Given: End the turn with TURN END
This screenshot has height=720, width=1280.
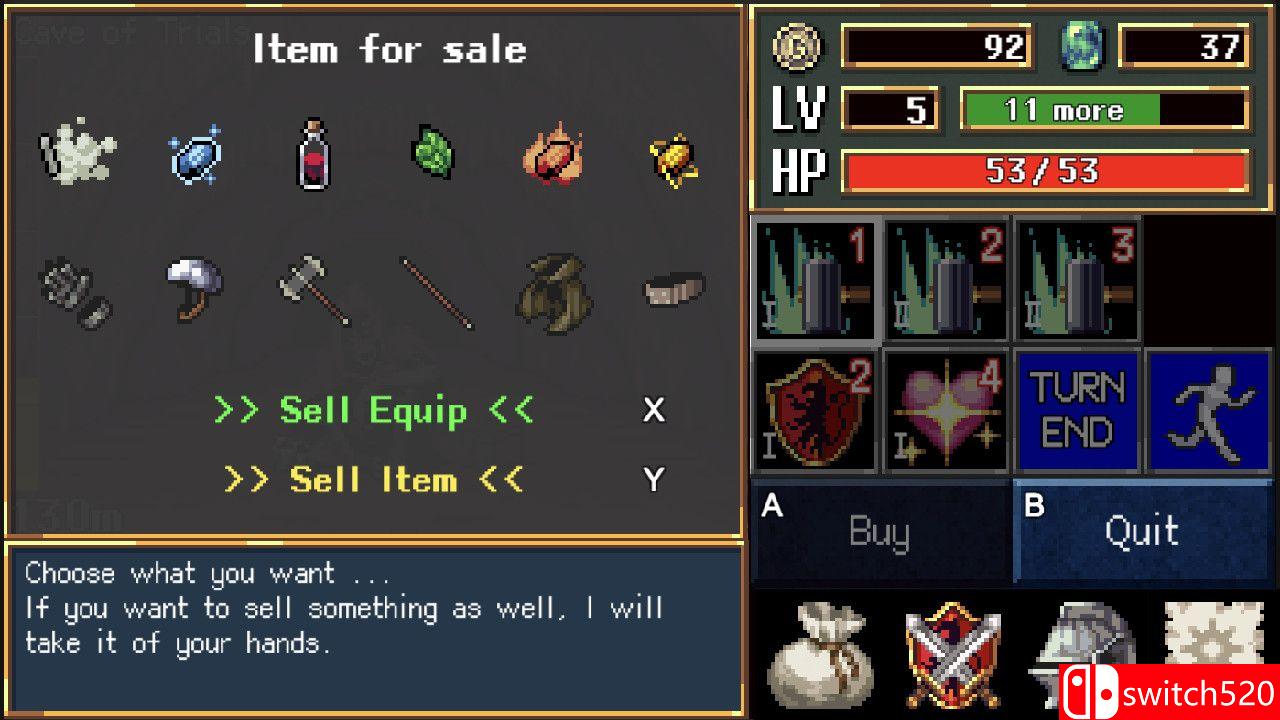Looking at the screenshot, I should point(1078,410).
